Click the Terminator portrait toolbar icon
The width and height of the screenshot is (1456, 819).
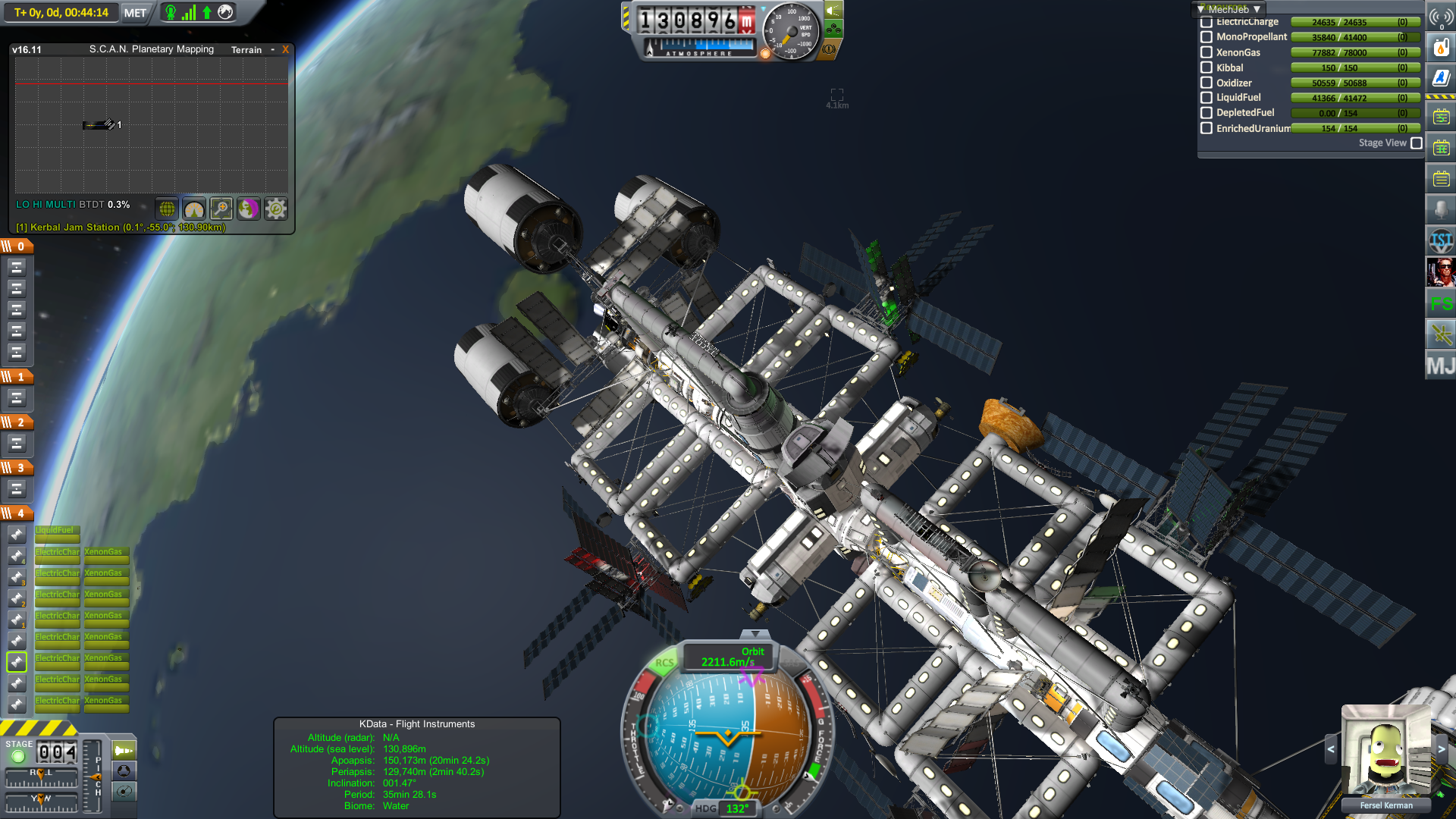click(x=1440, y=271)
